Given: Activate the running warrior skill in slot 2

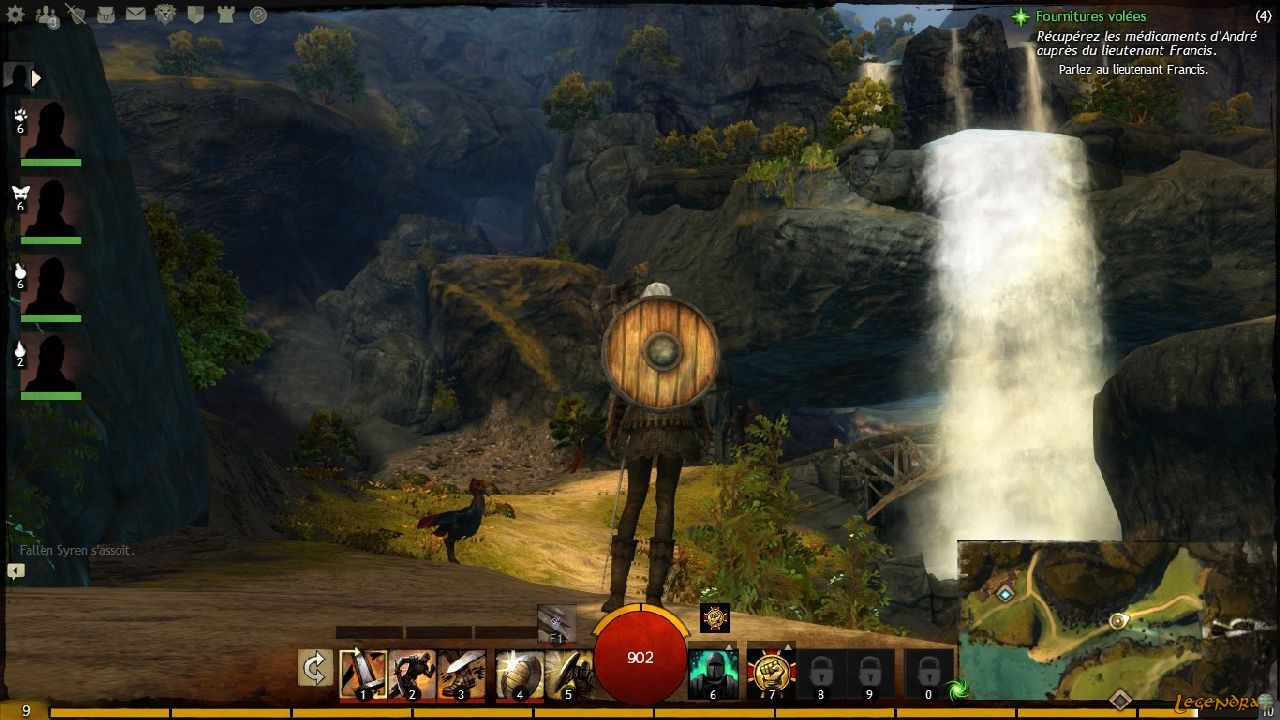Looking at the screenshot, I should tap(412, 673).
